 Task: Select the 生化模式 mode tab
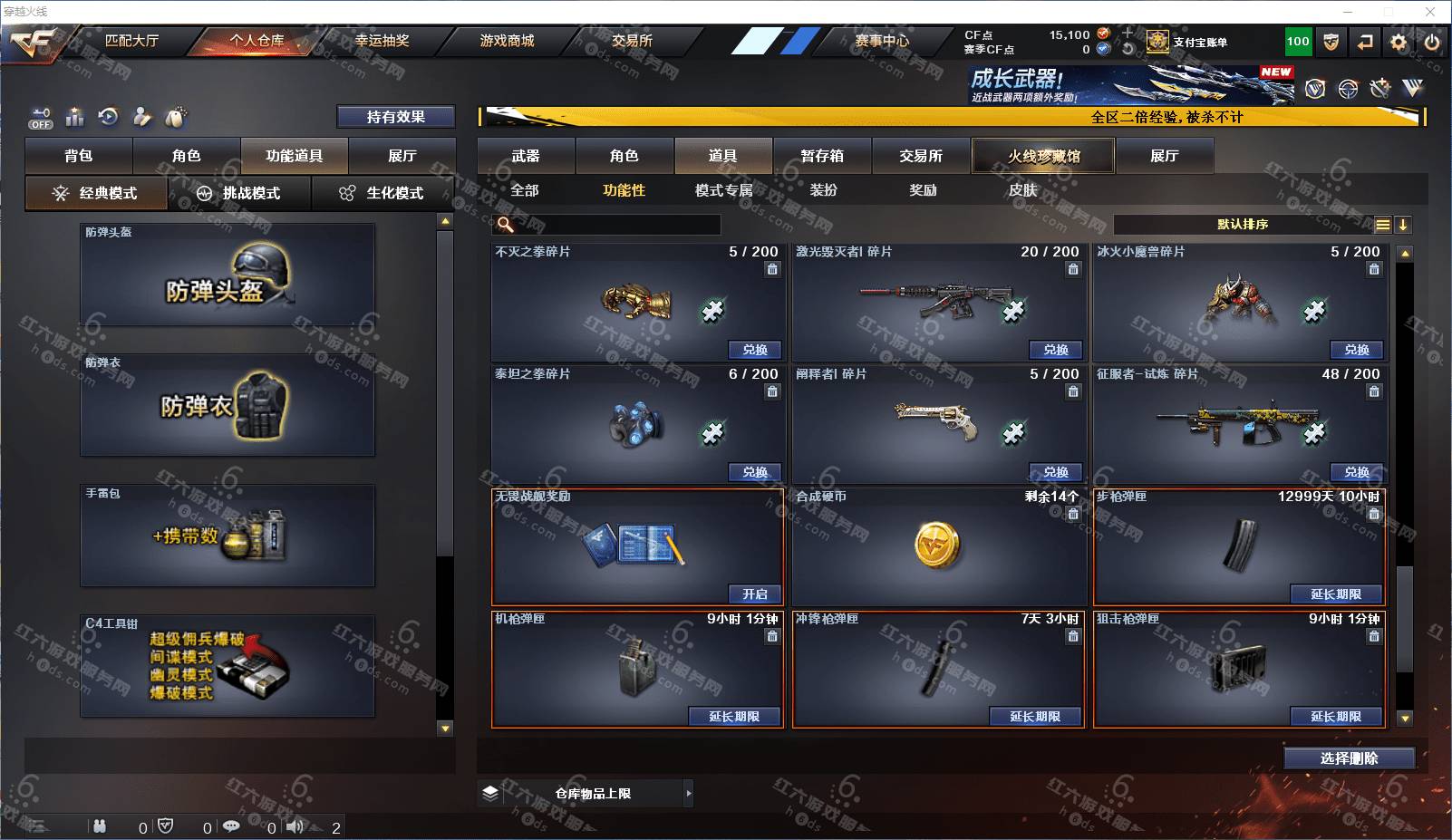point(382,193)
